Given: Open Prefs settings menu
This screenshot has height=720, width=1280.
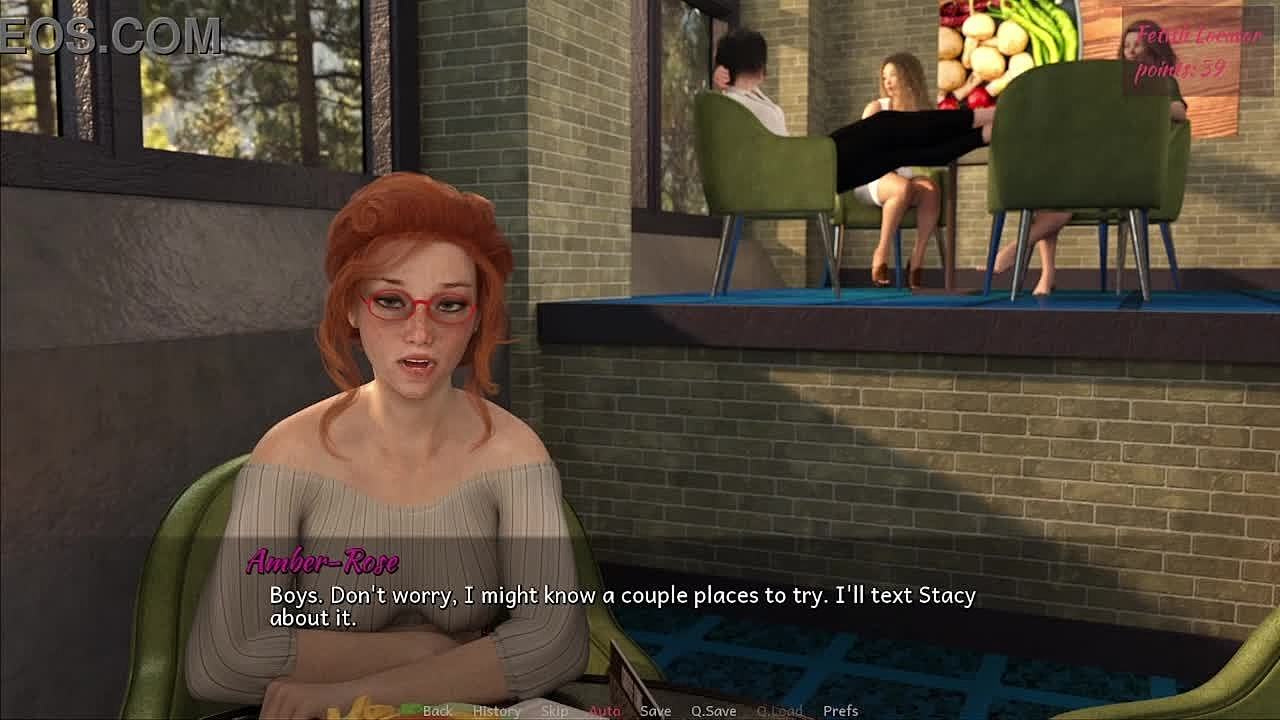Looking at the screenshot, I should [x=841, y=711].
